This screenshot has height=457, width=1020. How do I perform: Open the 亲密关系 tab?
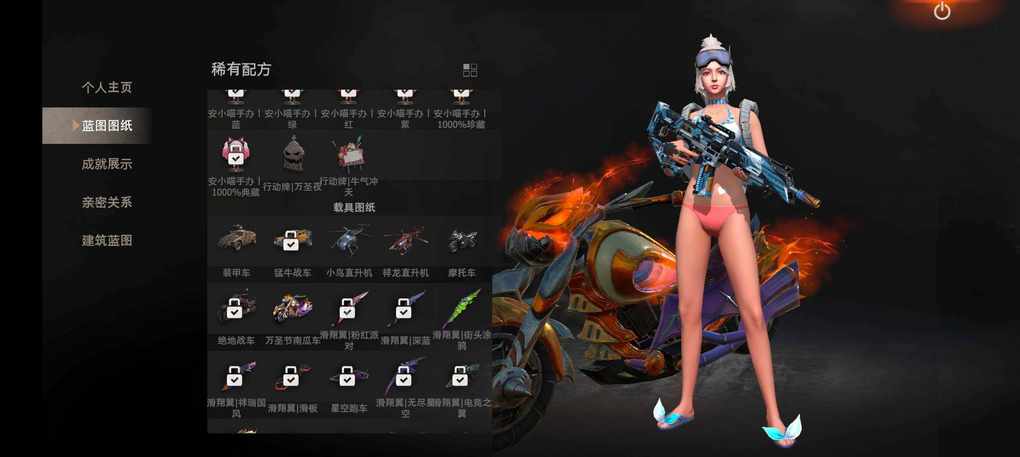pos(106,202)
